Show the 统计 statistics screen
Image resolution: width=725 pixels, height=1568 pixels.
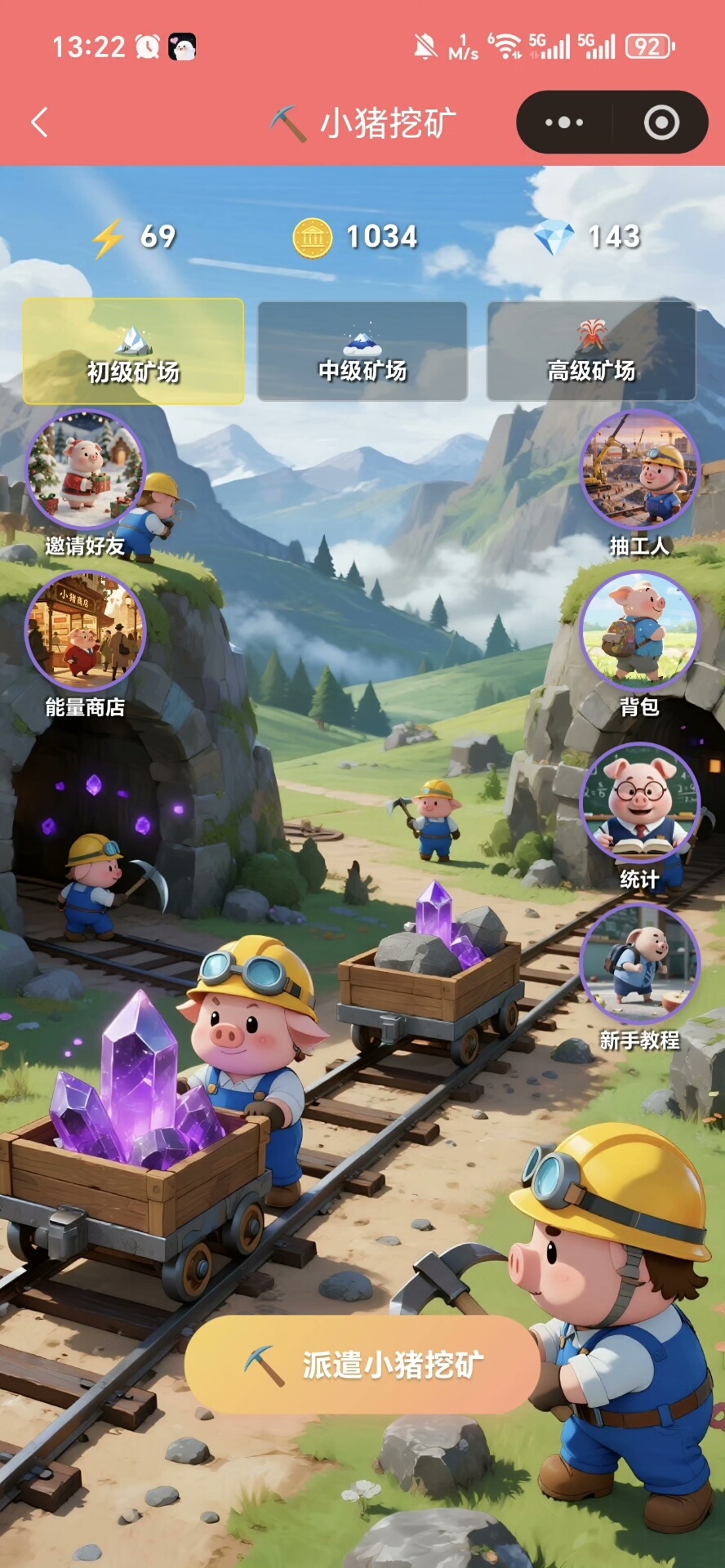pos(639,803)
